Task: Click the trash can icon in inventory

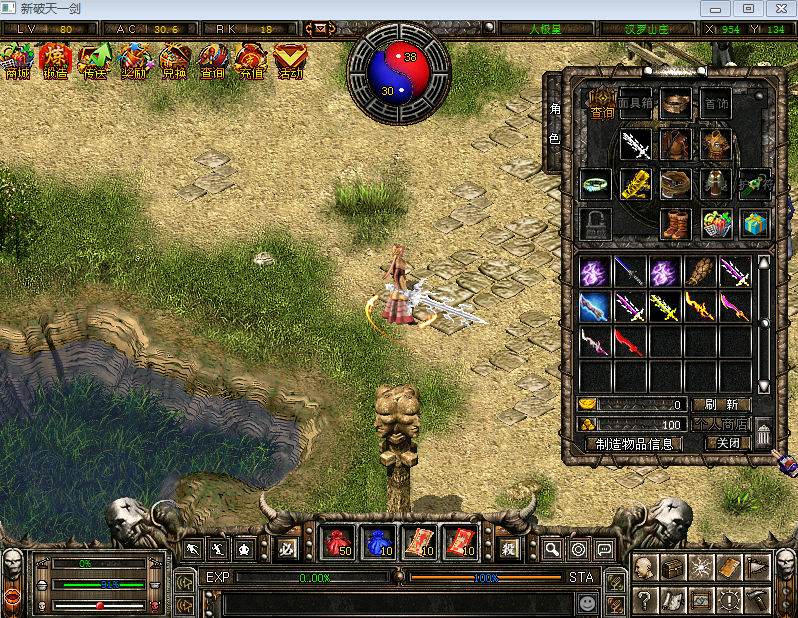Action: coord(763,434)
